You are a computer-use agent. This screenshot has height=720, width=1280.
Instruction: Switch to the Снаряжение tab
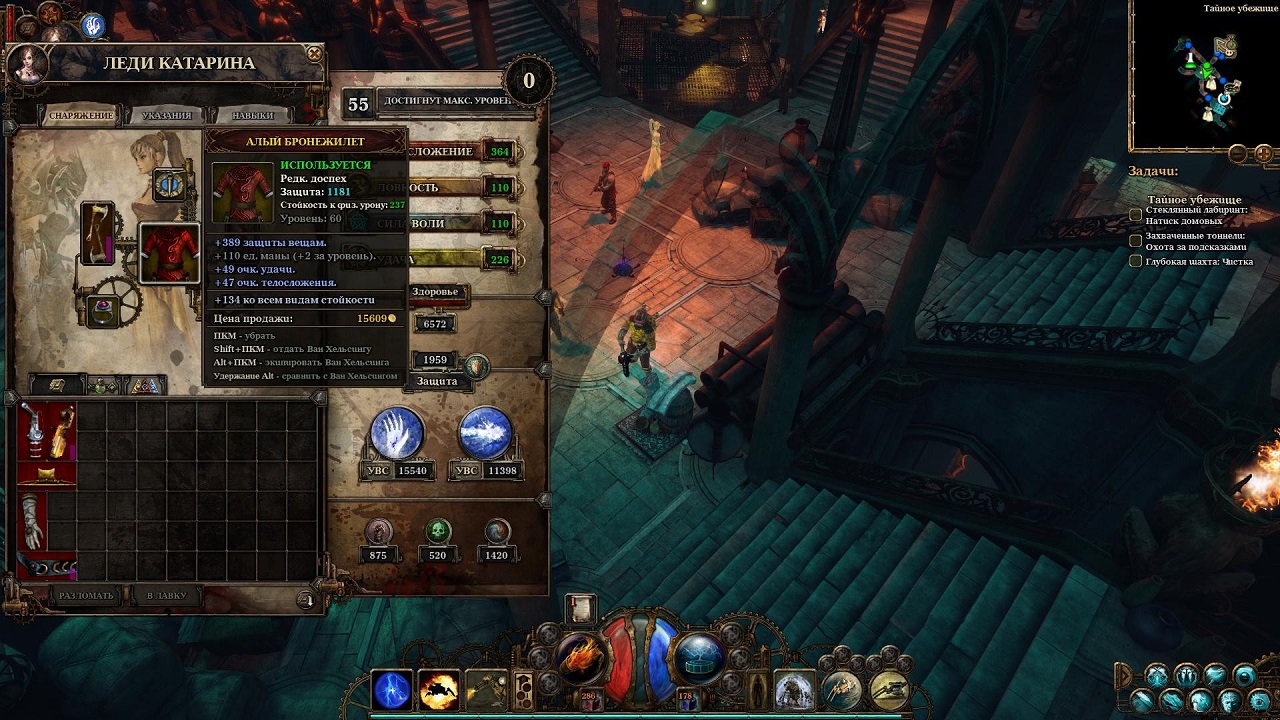tap(81, 115)
